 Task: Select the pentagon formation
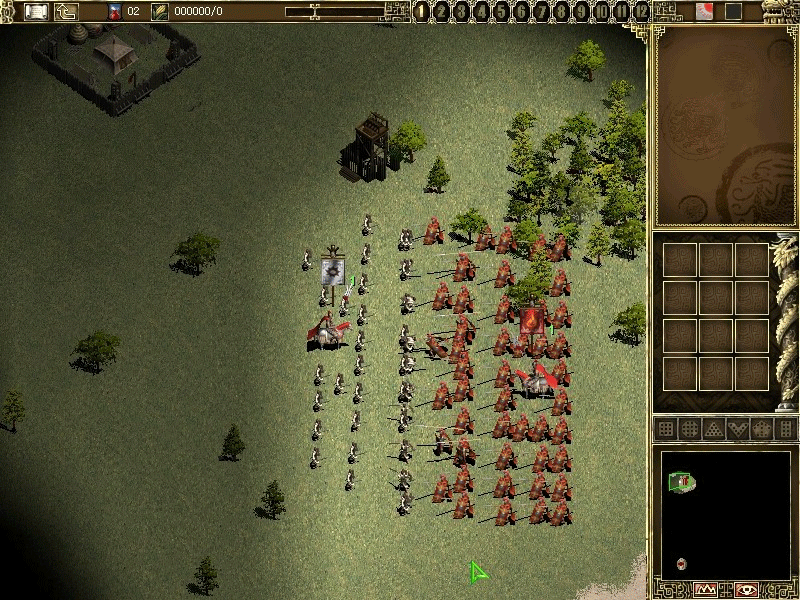click(x=762, y=429)
